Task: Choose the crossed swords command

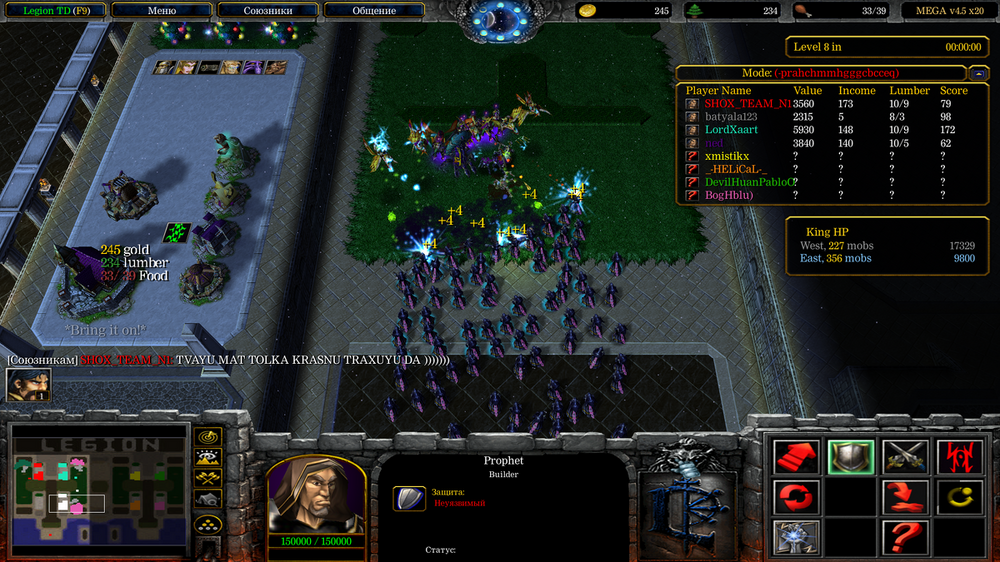Action: pyautogui.click(x=905, y=458)
